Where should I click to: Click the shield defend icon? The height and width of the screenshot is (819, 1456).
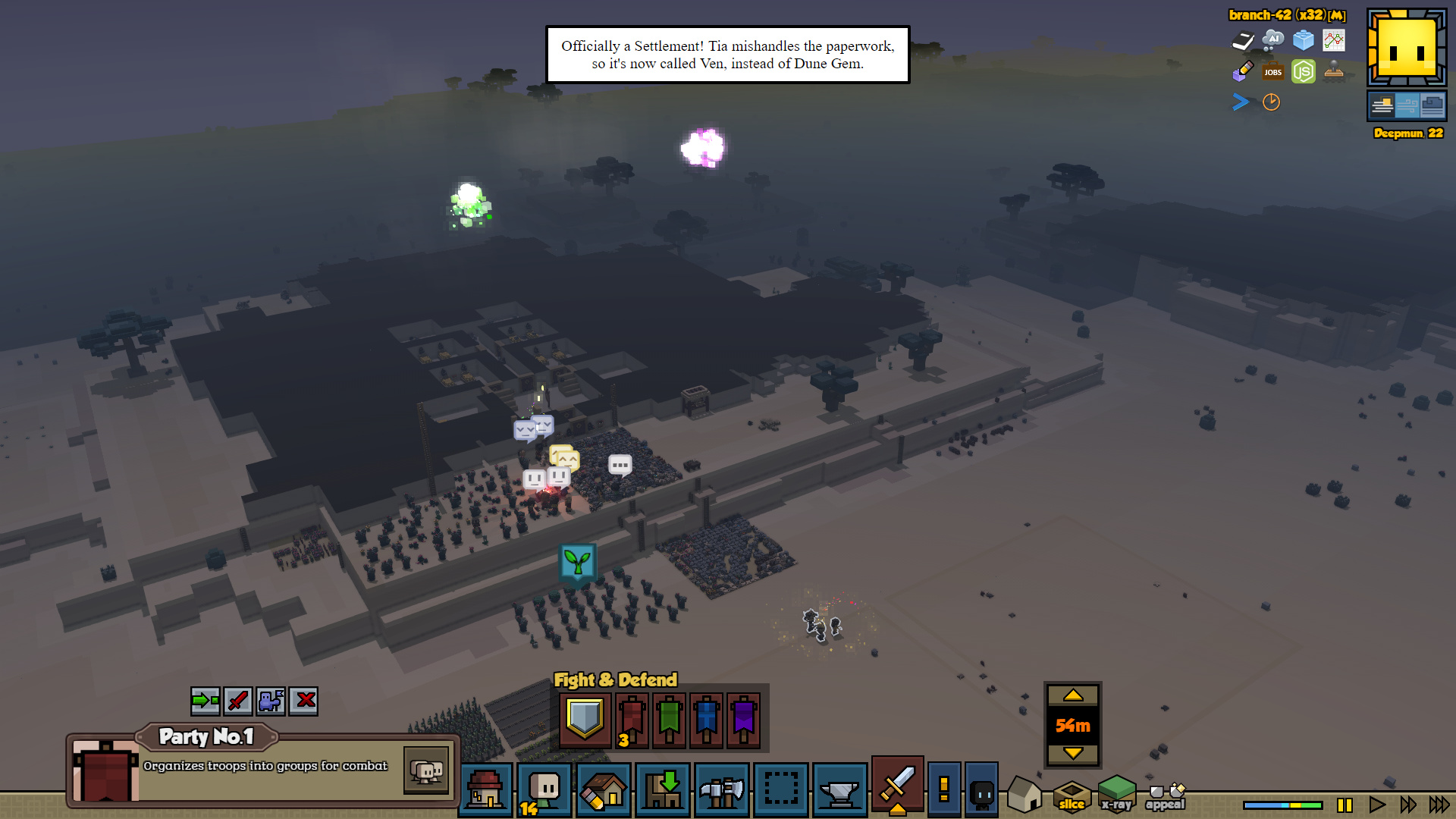(585, 718)
